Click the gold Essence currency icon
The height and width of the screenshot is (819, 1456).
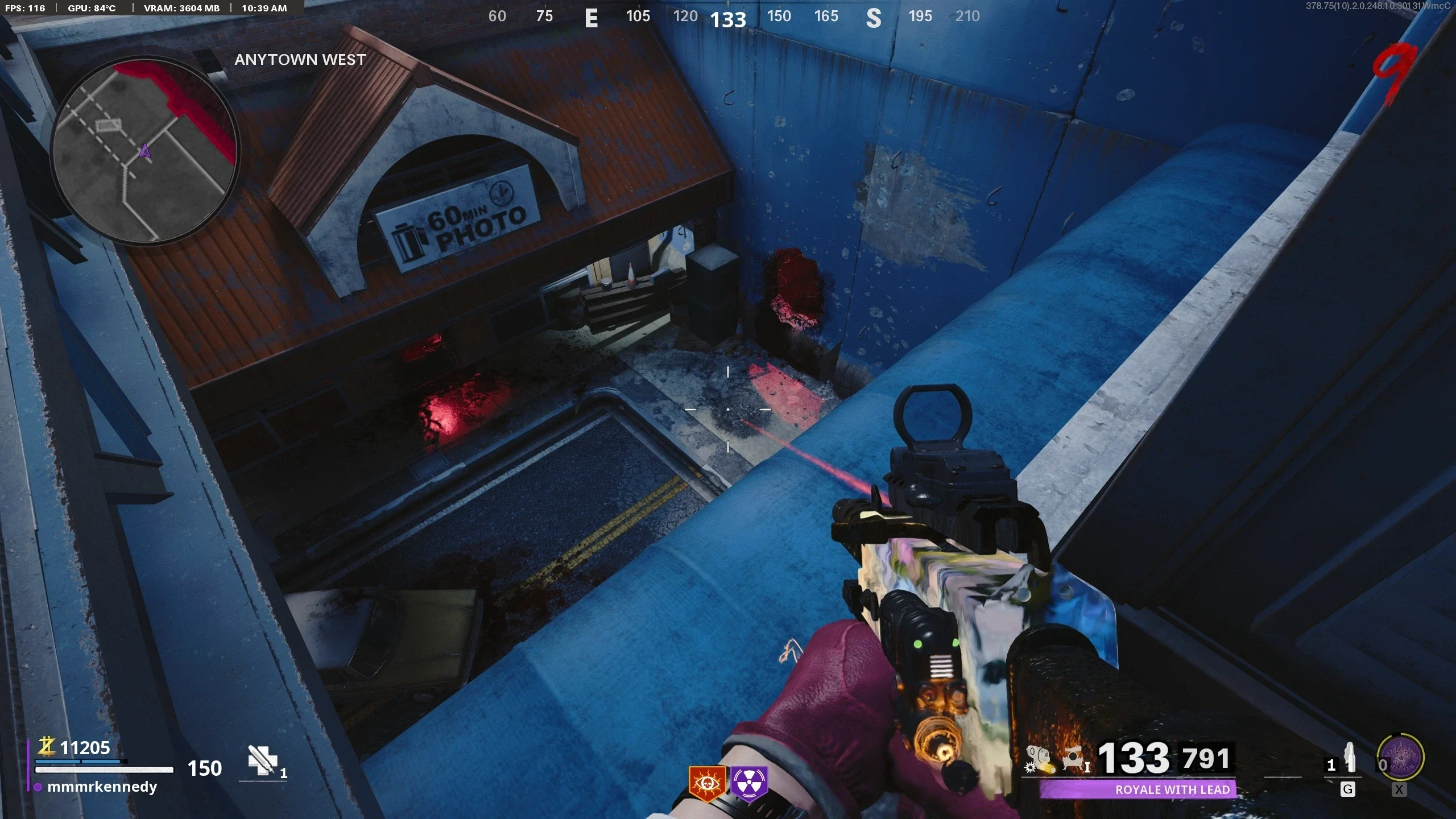pos(46,746)
